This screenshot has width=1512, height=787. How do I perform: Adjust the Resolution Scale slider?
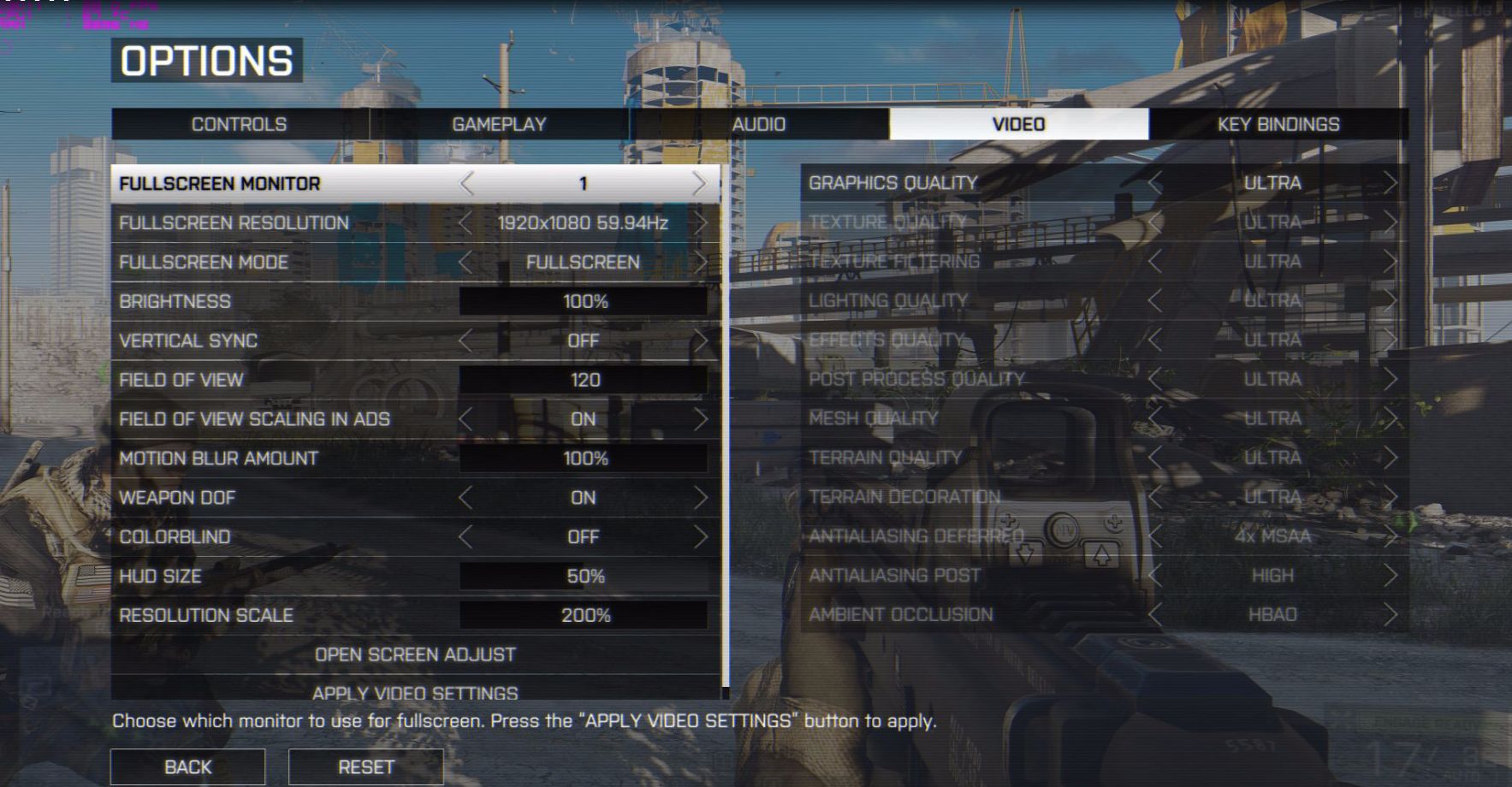584,616
